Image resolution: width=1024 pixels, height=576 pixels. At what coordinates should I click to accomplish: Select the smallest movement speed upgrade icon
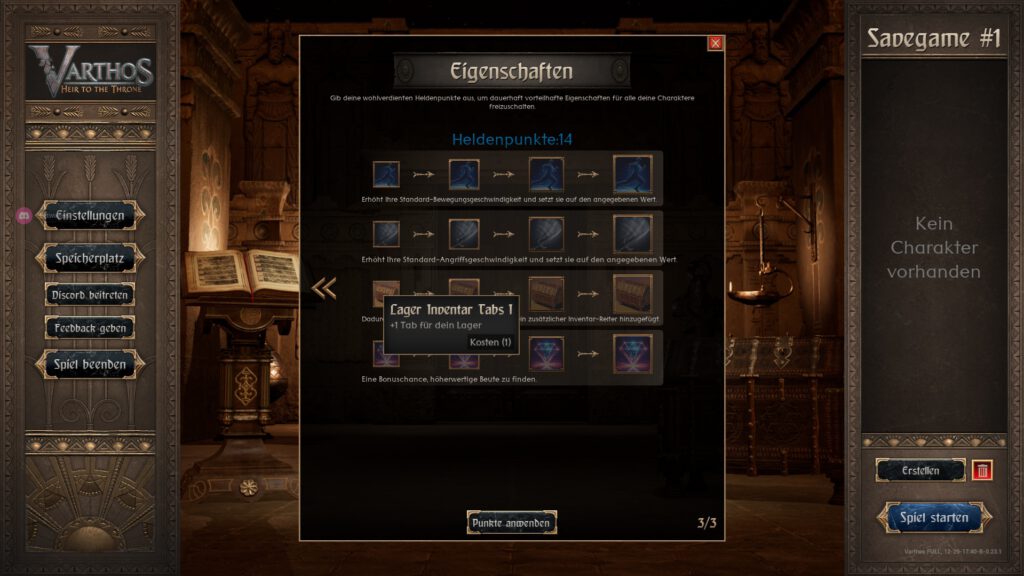386,175
